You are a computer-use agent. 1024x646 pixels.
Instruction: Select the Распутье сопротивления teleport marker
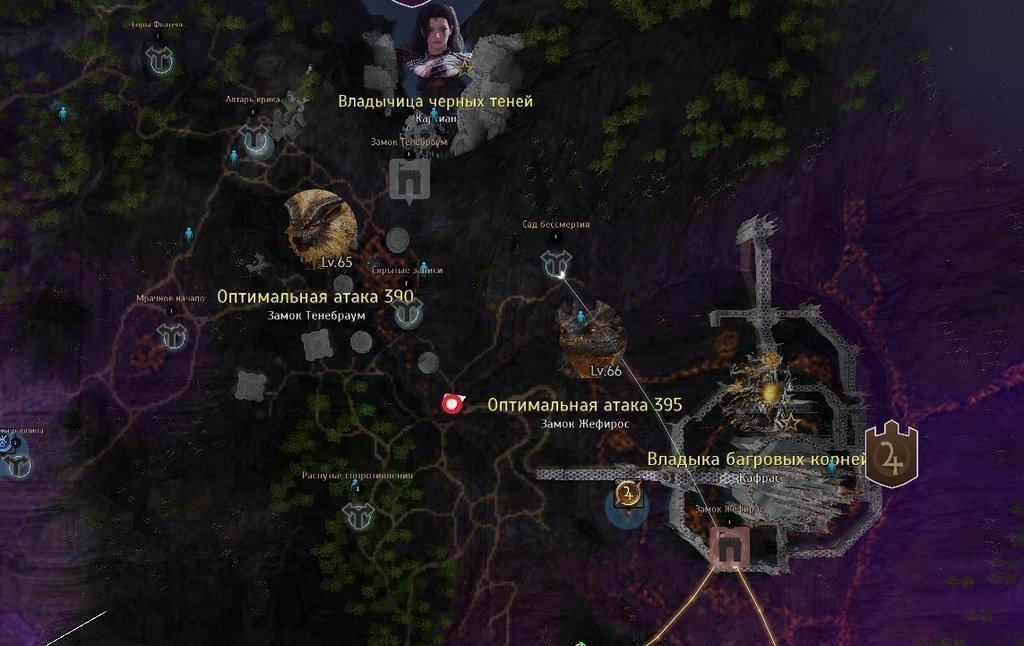pyautogui.click(x=357, y=514)
